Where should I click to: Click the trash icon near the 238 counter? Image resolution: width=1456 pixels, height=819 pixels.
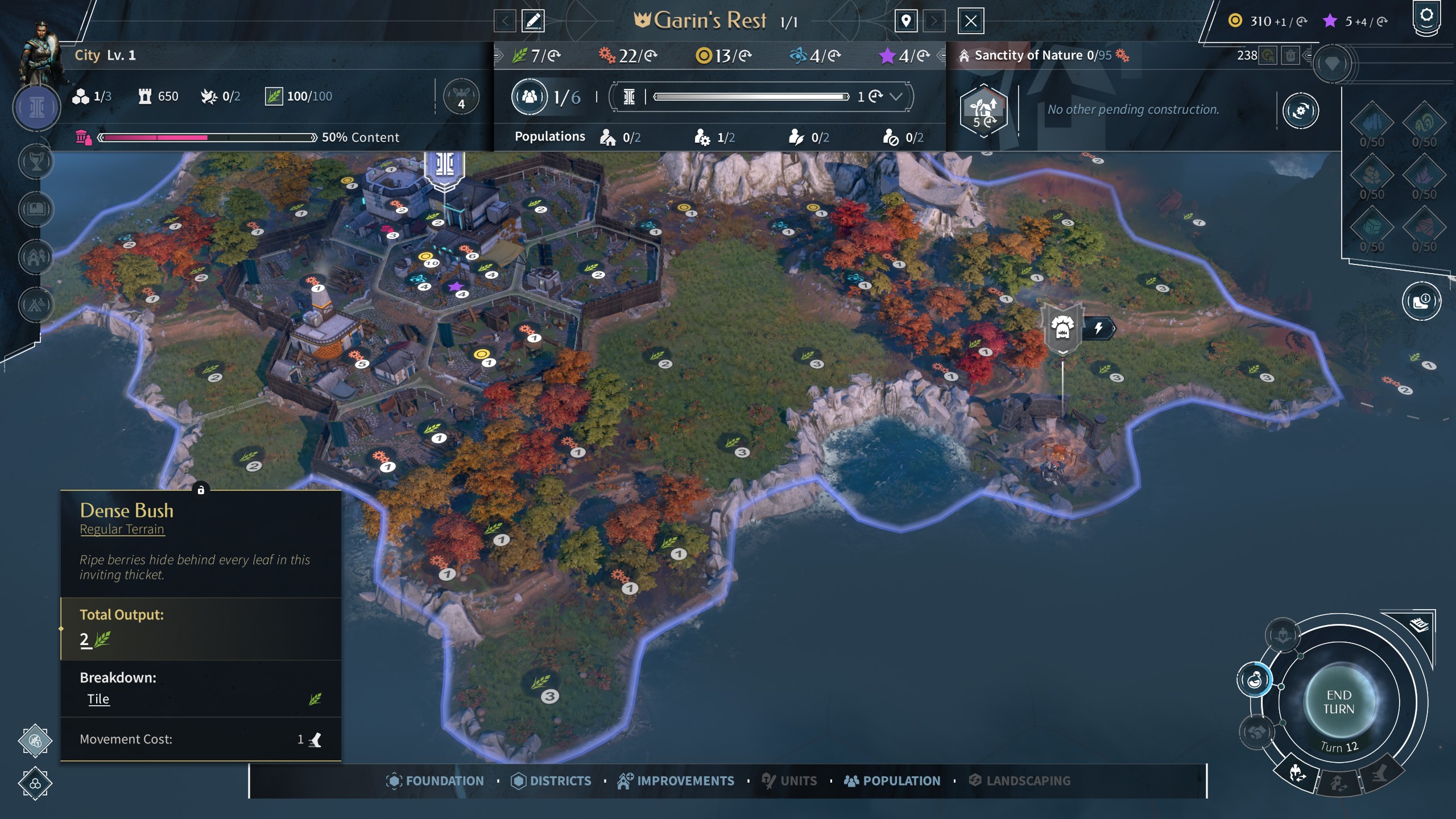(1290, 56)
